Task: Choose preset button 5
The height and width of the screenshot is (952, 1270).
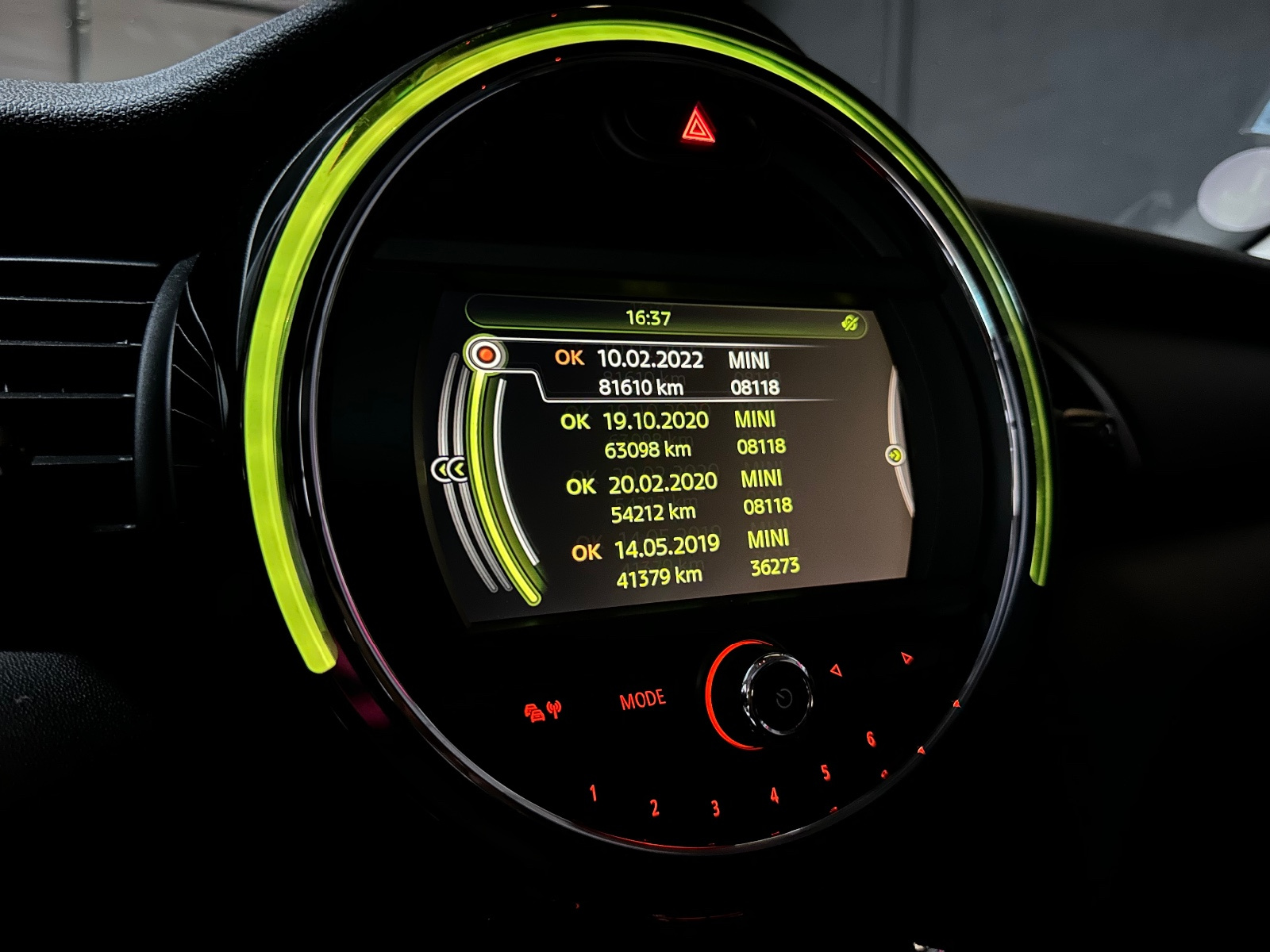Action: tap(825, 772)
